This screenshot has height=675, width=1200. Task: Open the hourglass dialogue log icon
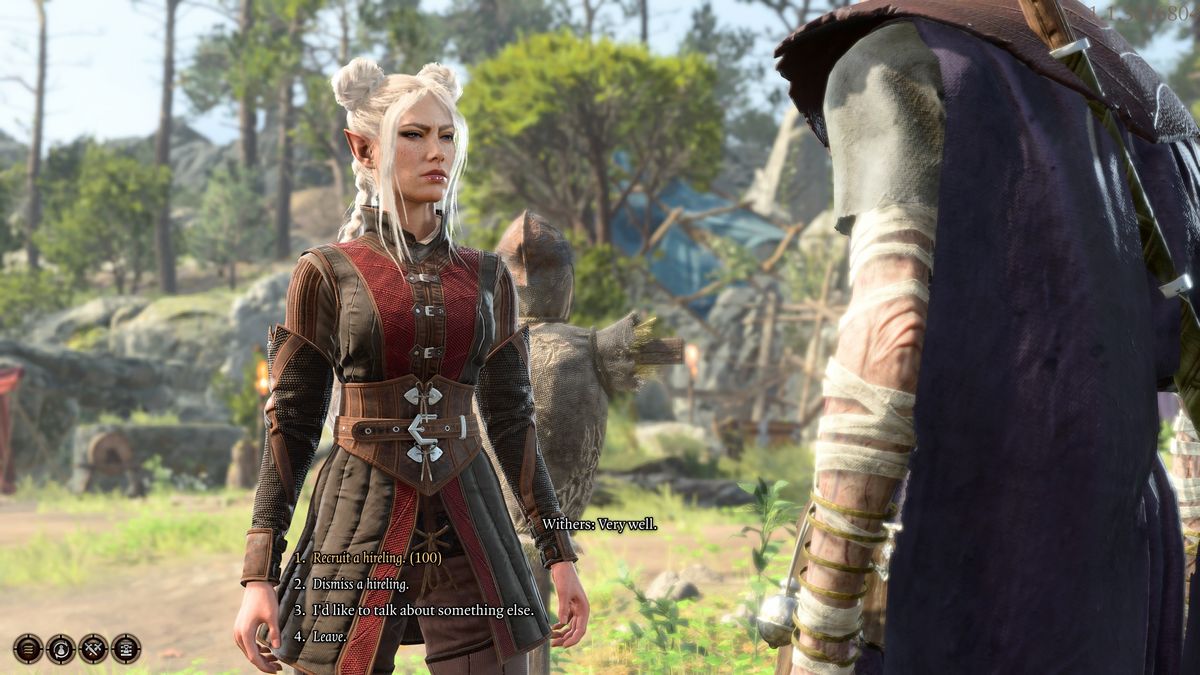pos(126,649)
